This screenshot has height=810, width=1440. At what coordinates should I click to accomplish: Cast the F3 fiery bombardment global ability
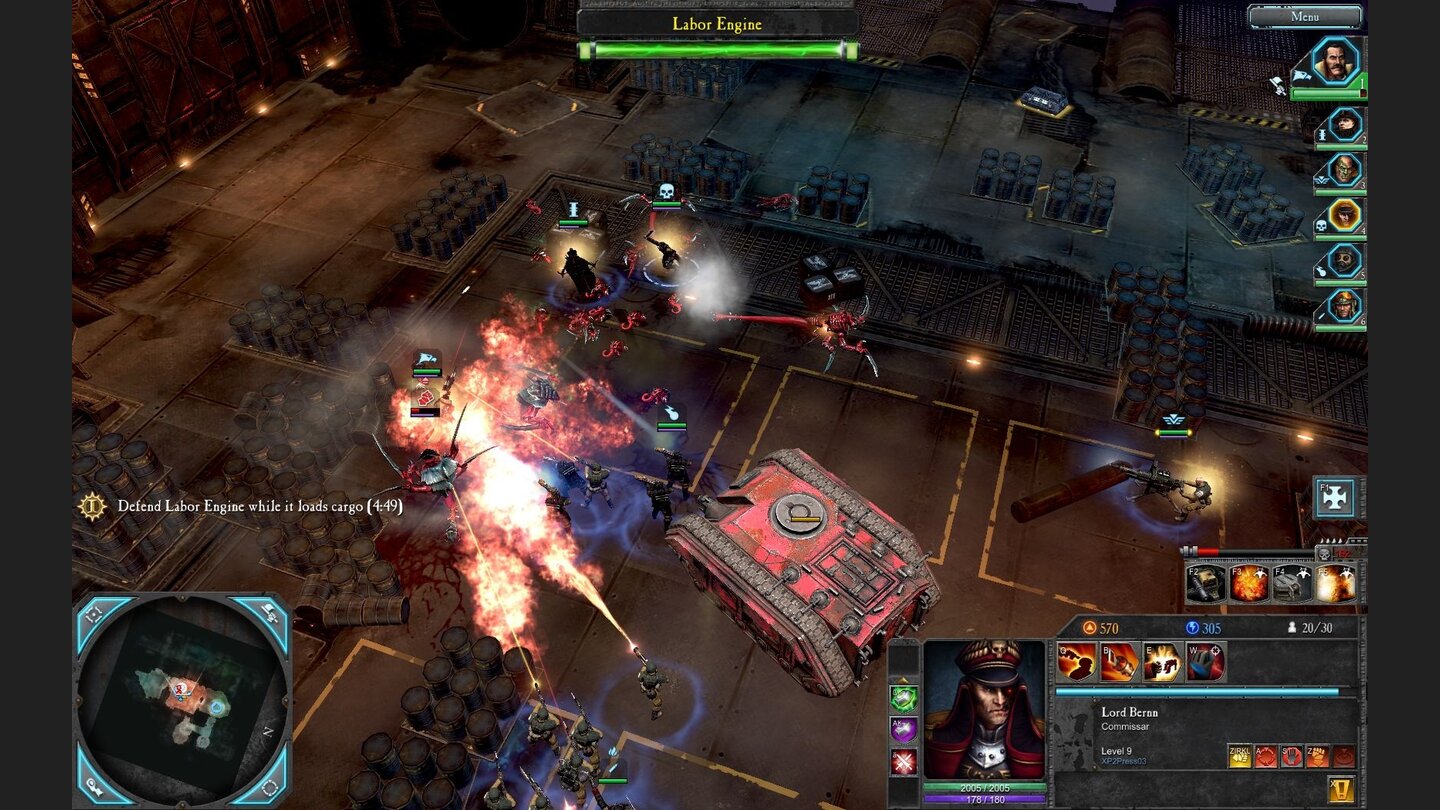tap(1250, 584)
